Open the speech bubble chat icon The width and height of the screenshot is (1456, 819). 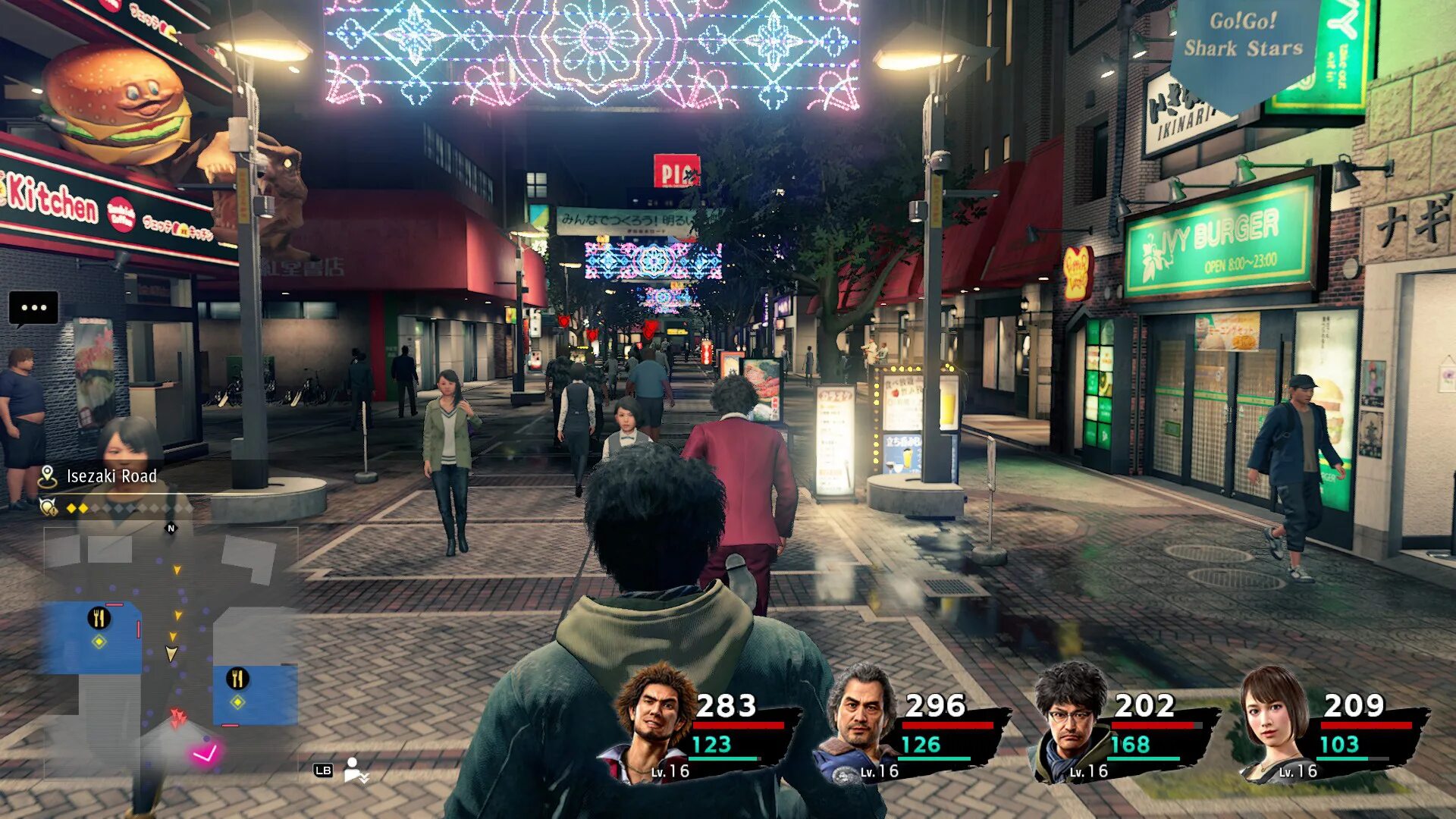point(33,309)
